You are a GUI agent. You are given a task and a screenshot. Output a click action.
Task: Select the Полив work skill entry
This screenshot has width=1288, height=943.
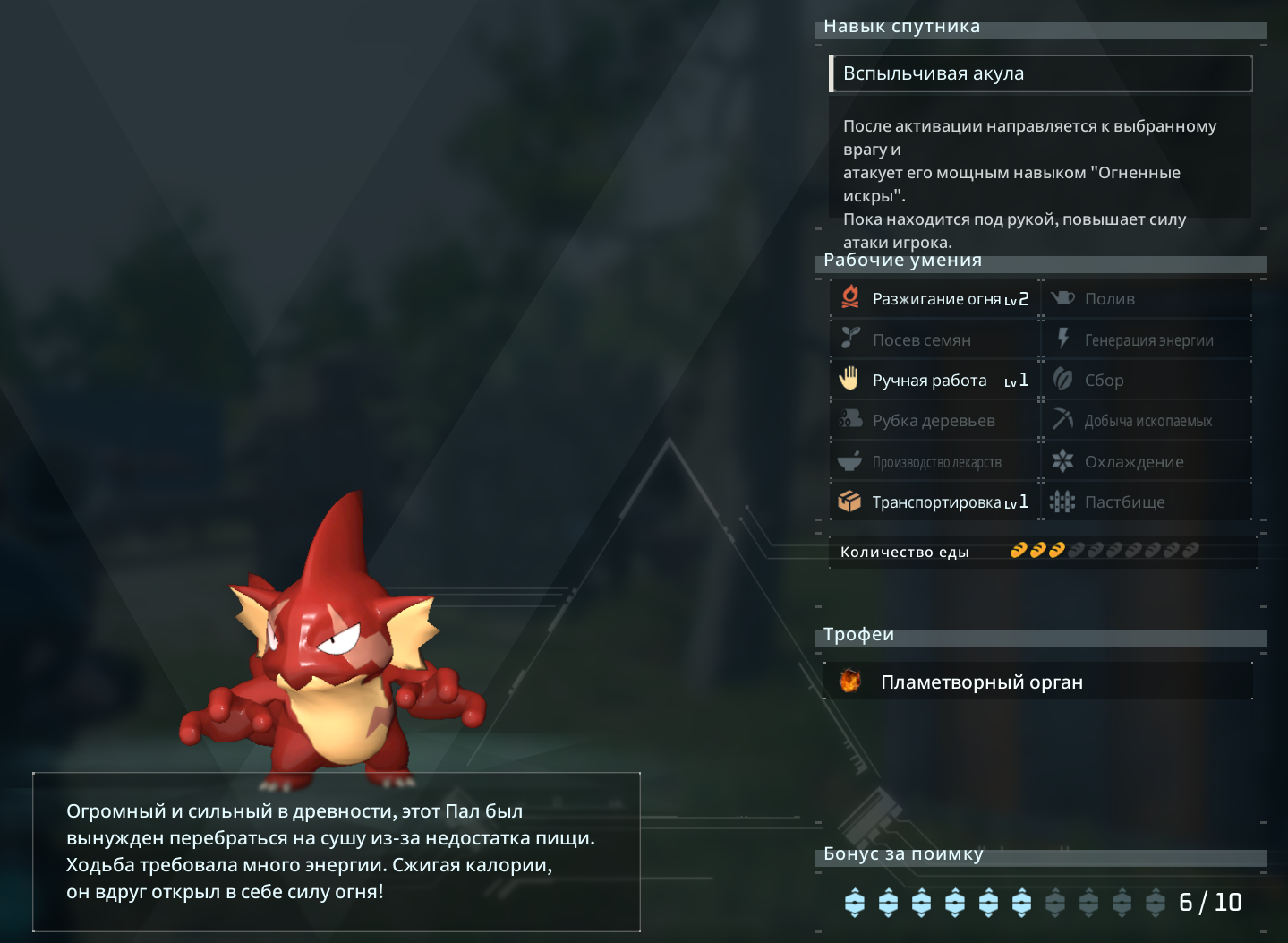point(1147,299)
